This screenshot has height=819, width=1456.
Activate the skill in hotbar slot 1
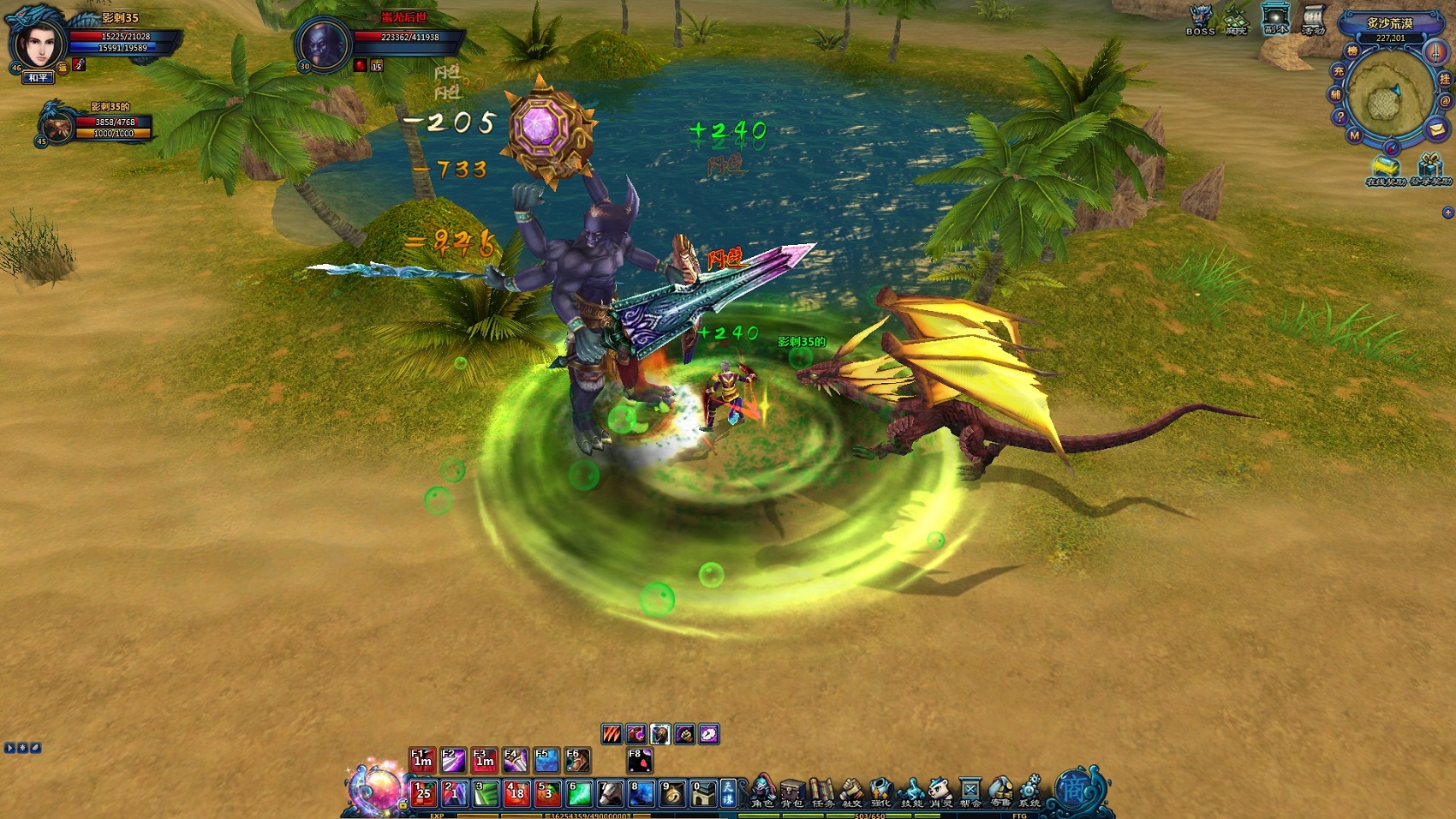423,793
